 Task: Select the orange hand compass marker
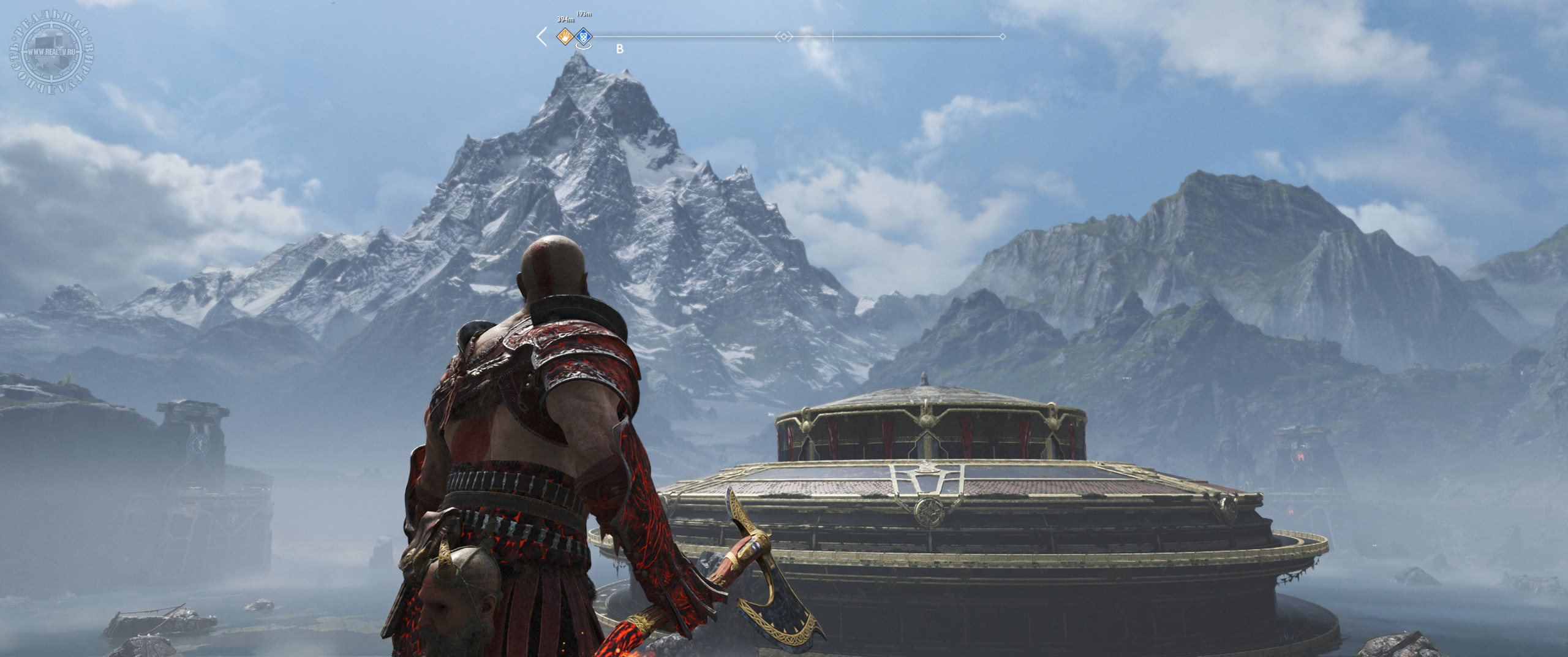564,37
